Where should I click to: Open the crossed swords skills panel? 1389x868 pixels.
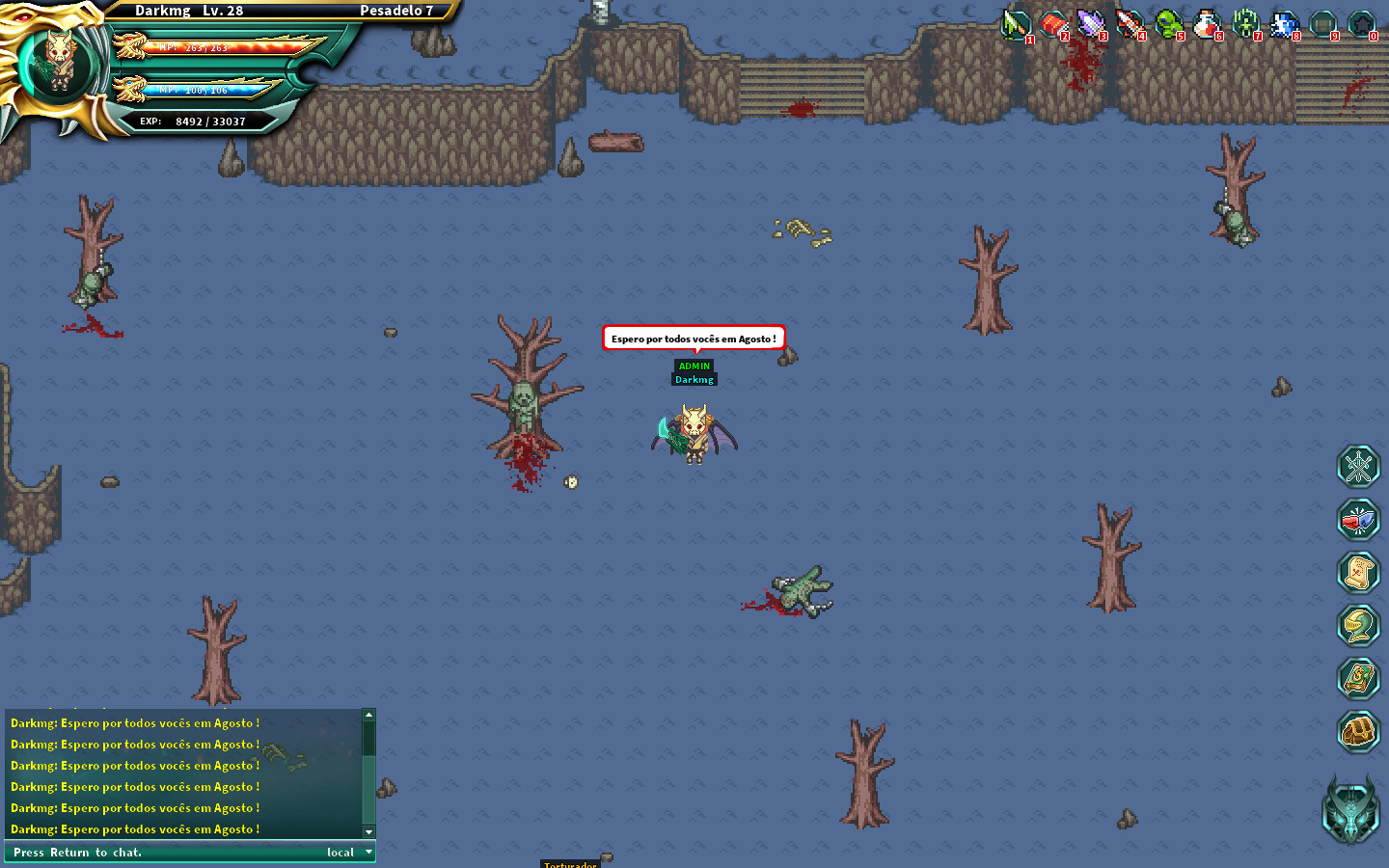pos(1359,466)
